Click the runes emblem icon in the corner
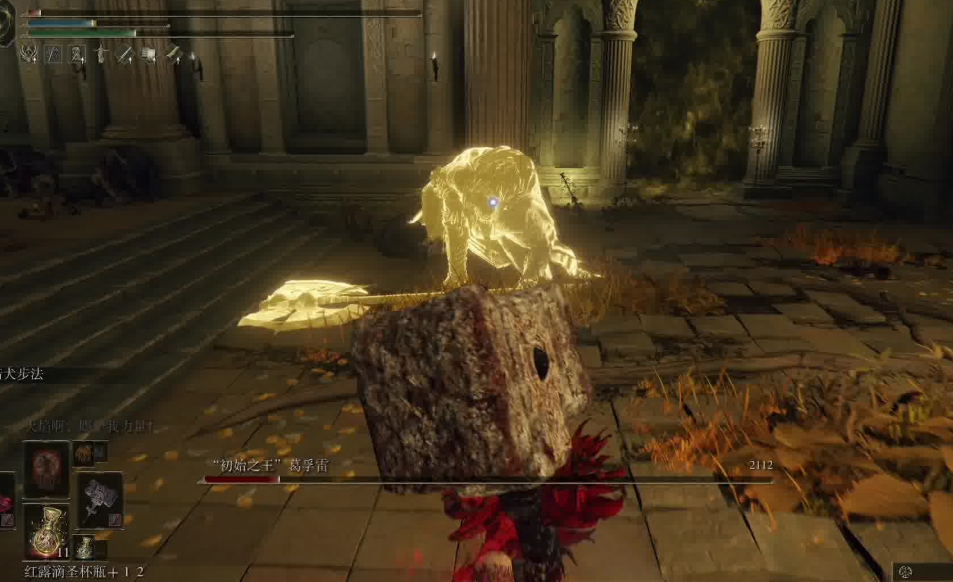 click(x=905, y=571)
